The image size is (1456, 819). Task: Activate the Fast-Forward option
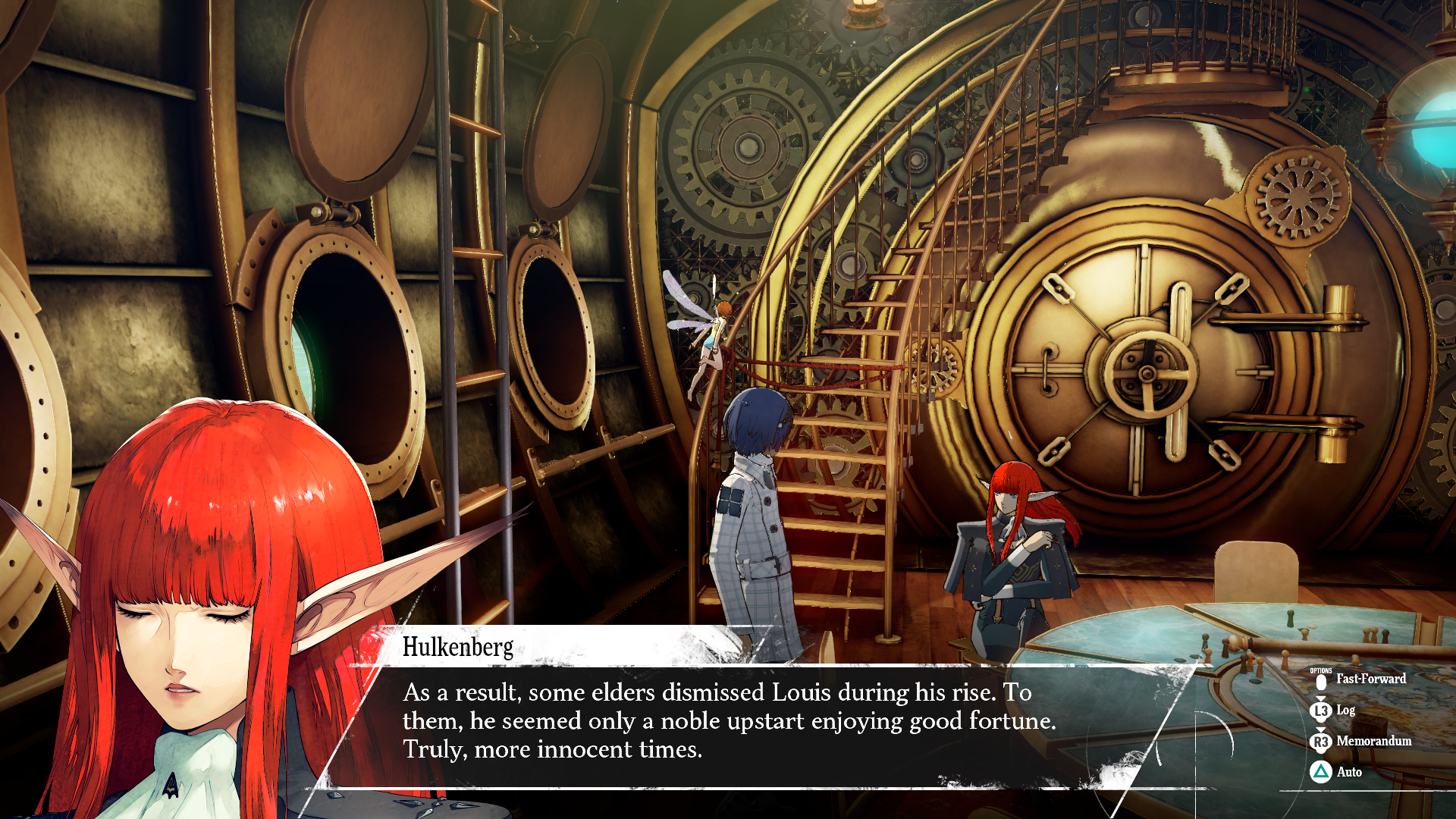tap(1360, 679)
